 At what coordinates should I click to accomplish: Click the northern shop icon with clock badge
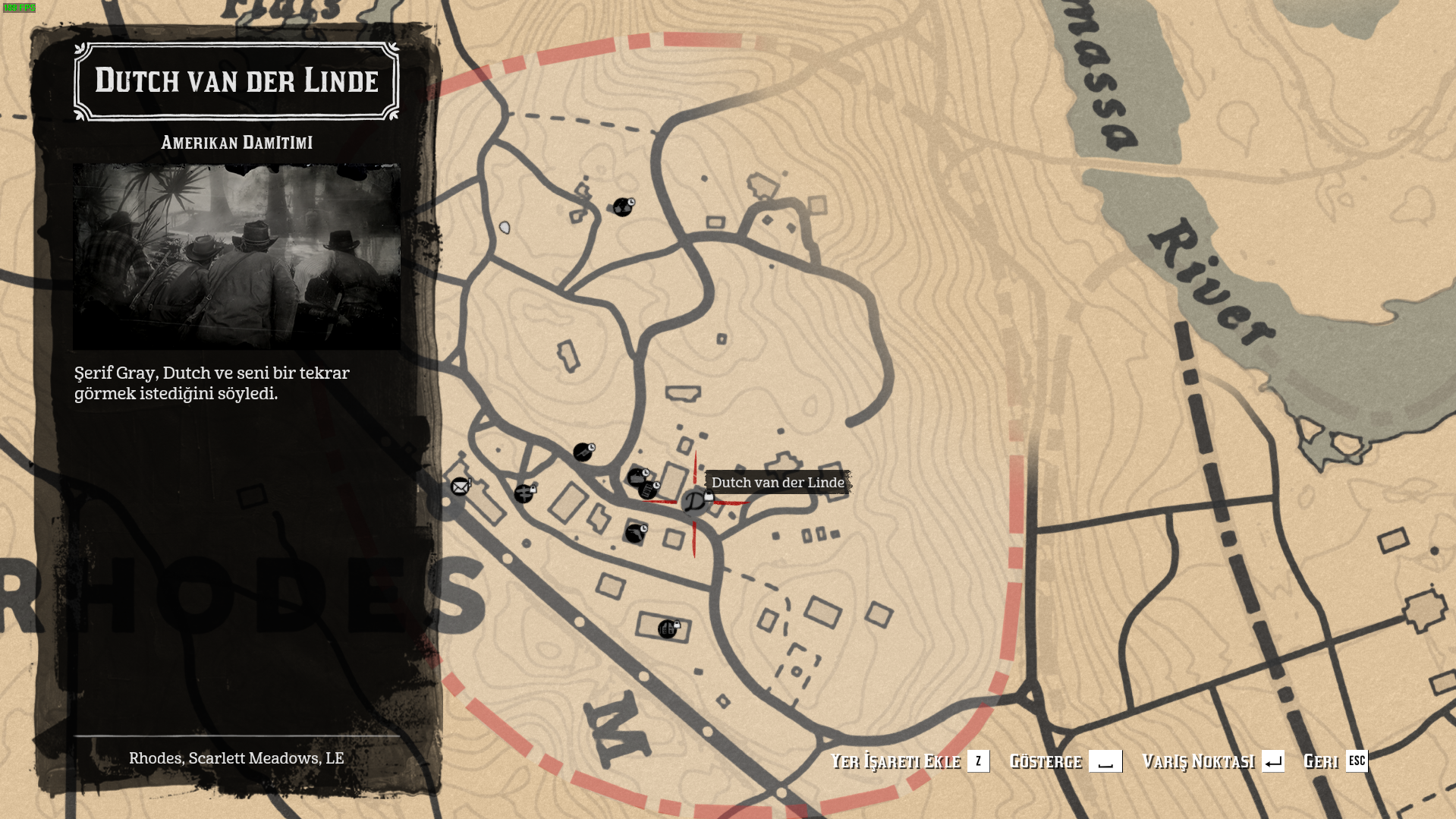(623, 207)
